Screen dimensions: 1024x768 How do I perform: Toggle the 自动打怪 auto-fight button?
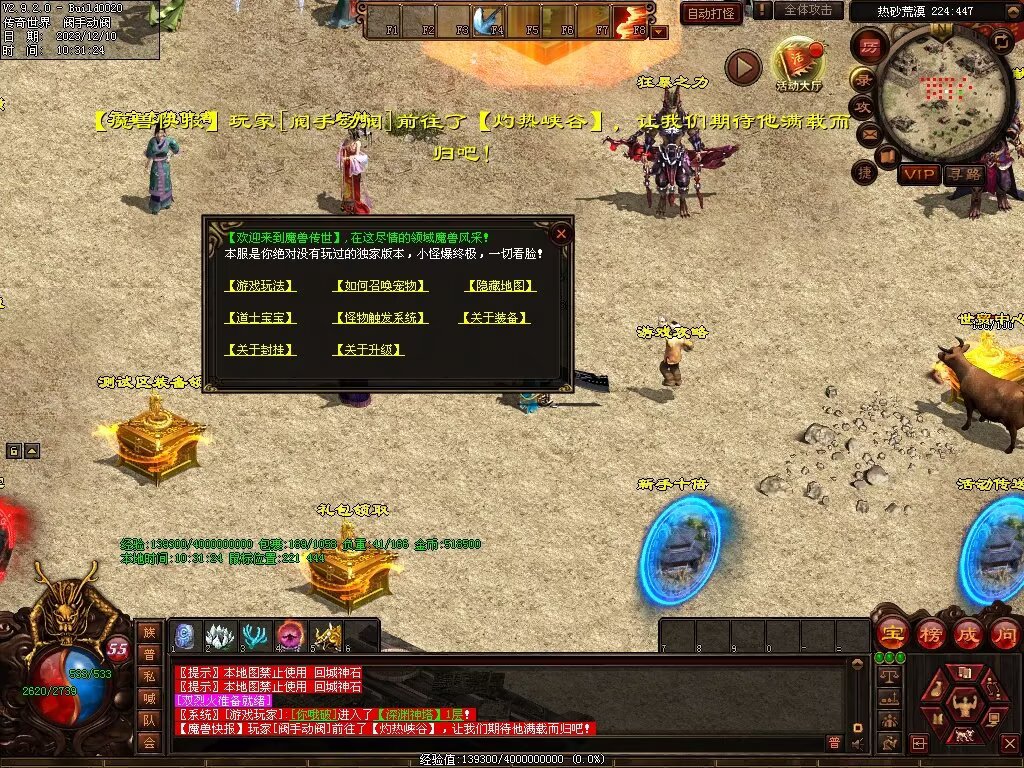point(711,14)
